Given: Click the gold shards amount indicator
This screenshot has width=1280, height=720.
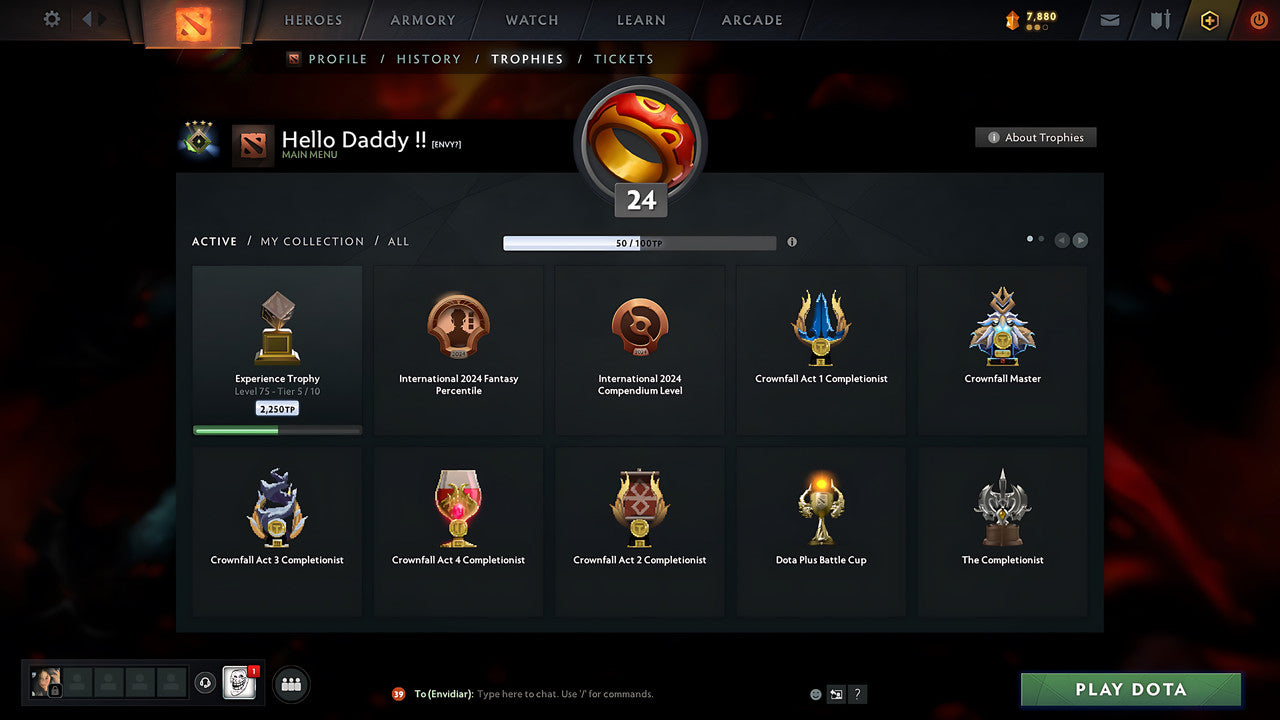Looking at the screenshot, I should point(1027,17).
